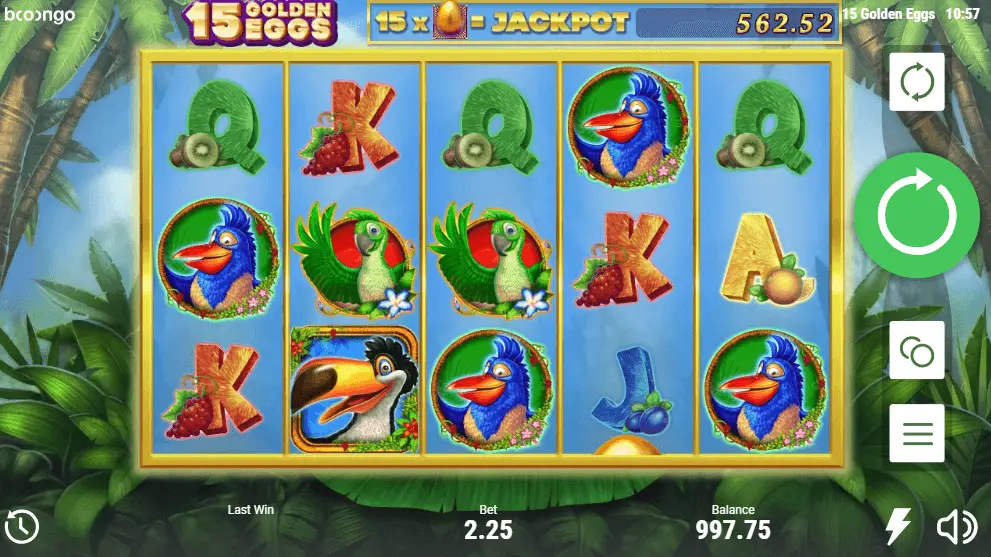
Task: Mute the game sound
Action: [956, 526]
